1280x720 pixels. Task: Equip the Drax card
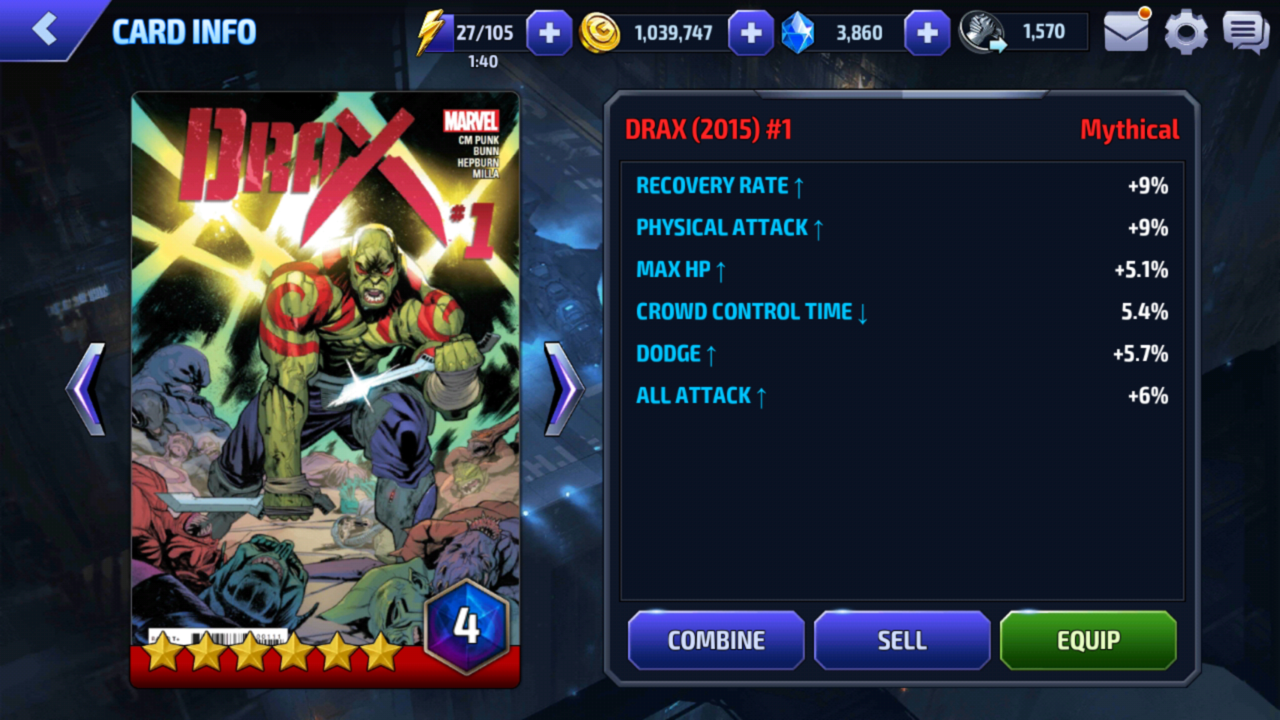click(x=1088, y=640)
